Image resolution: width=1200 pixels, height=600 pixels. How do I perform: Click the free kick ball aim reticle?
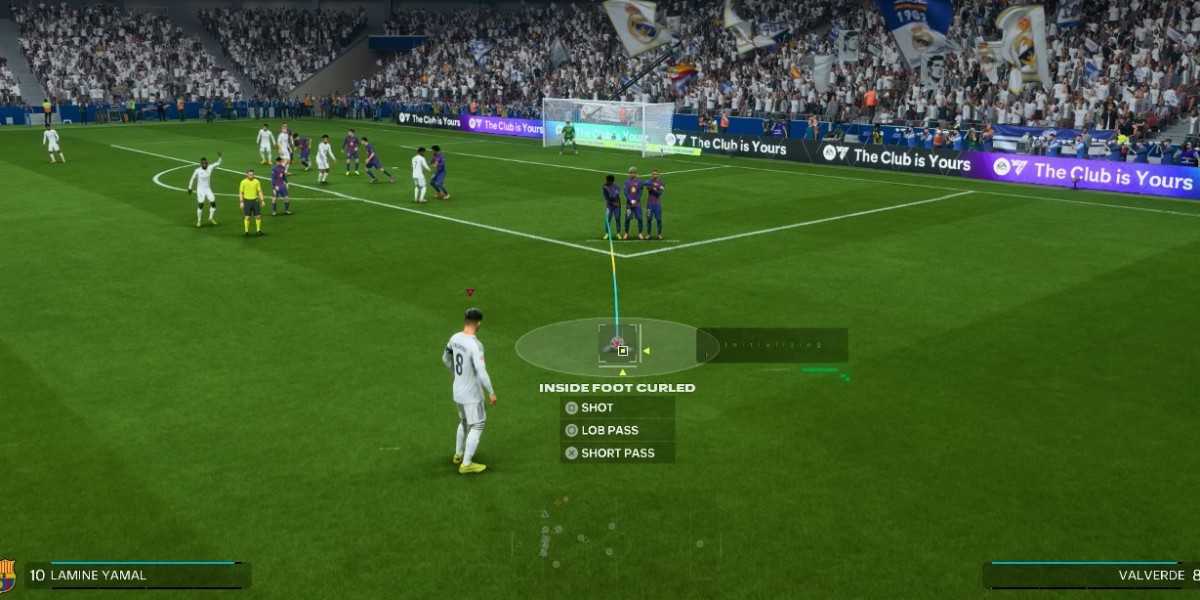pos(622,350)
